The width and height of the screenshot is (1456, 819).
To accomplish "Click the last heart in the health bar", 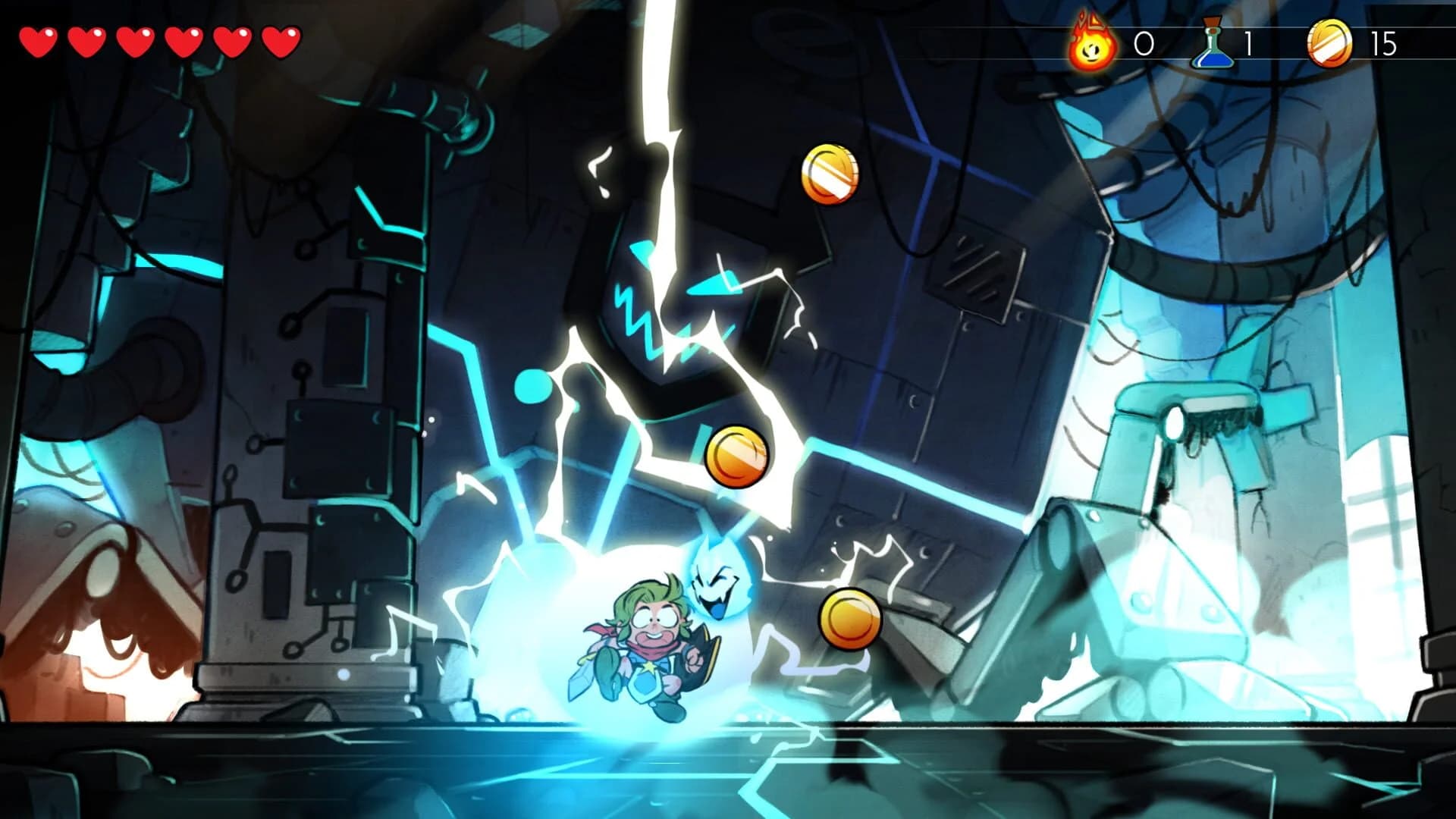I will [278, 39].
